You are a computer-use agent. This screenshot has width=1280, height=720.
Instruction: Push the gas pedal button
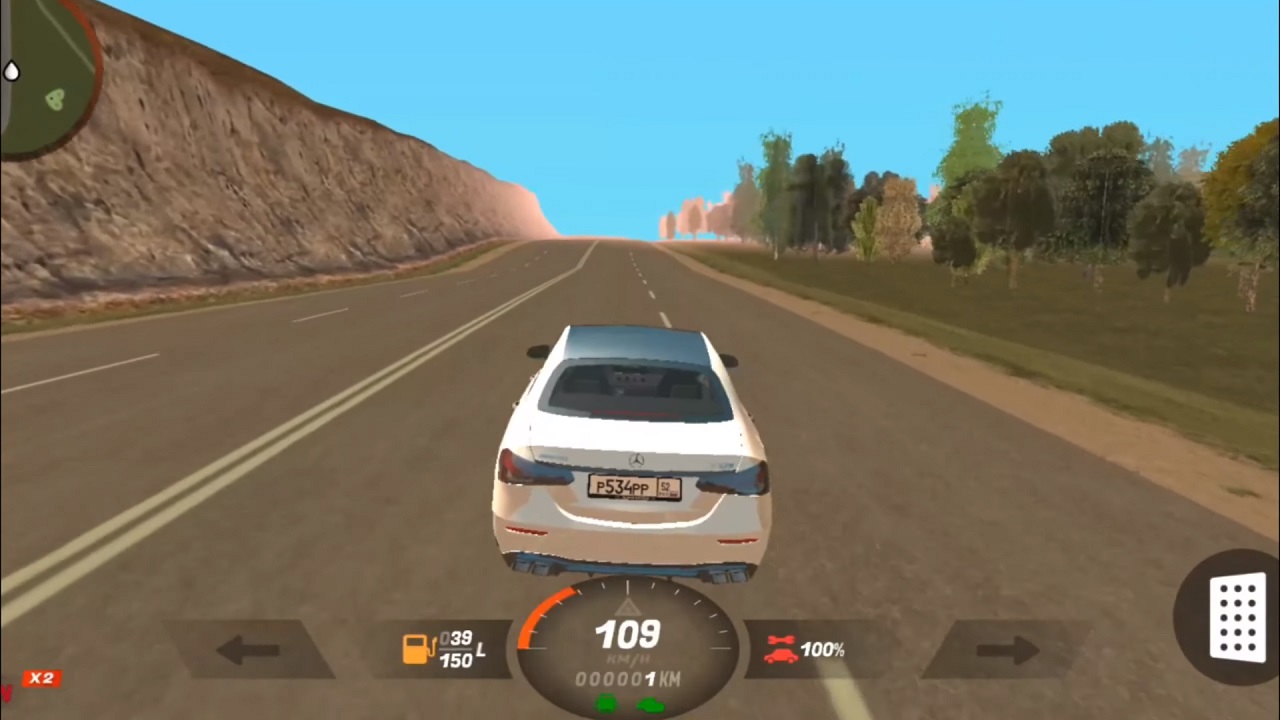[x=1236, y=618]
